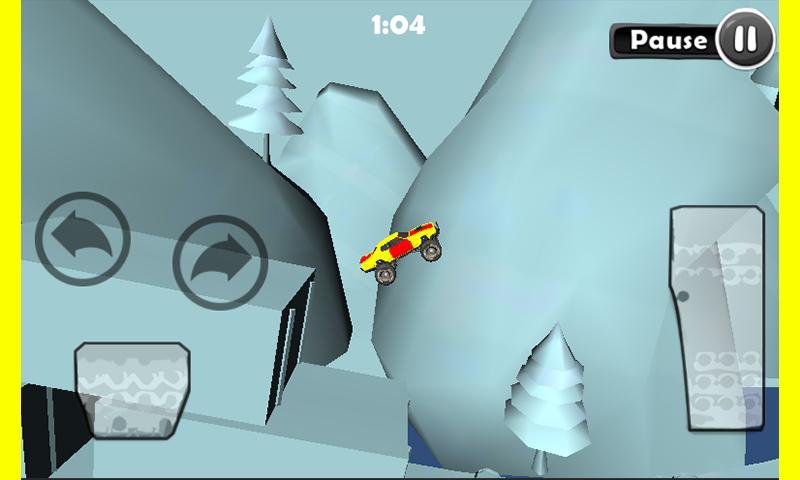Tap the right-curving tilt arrow
Screen dimensions: 800x480
220,262
